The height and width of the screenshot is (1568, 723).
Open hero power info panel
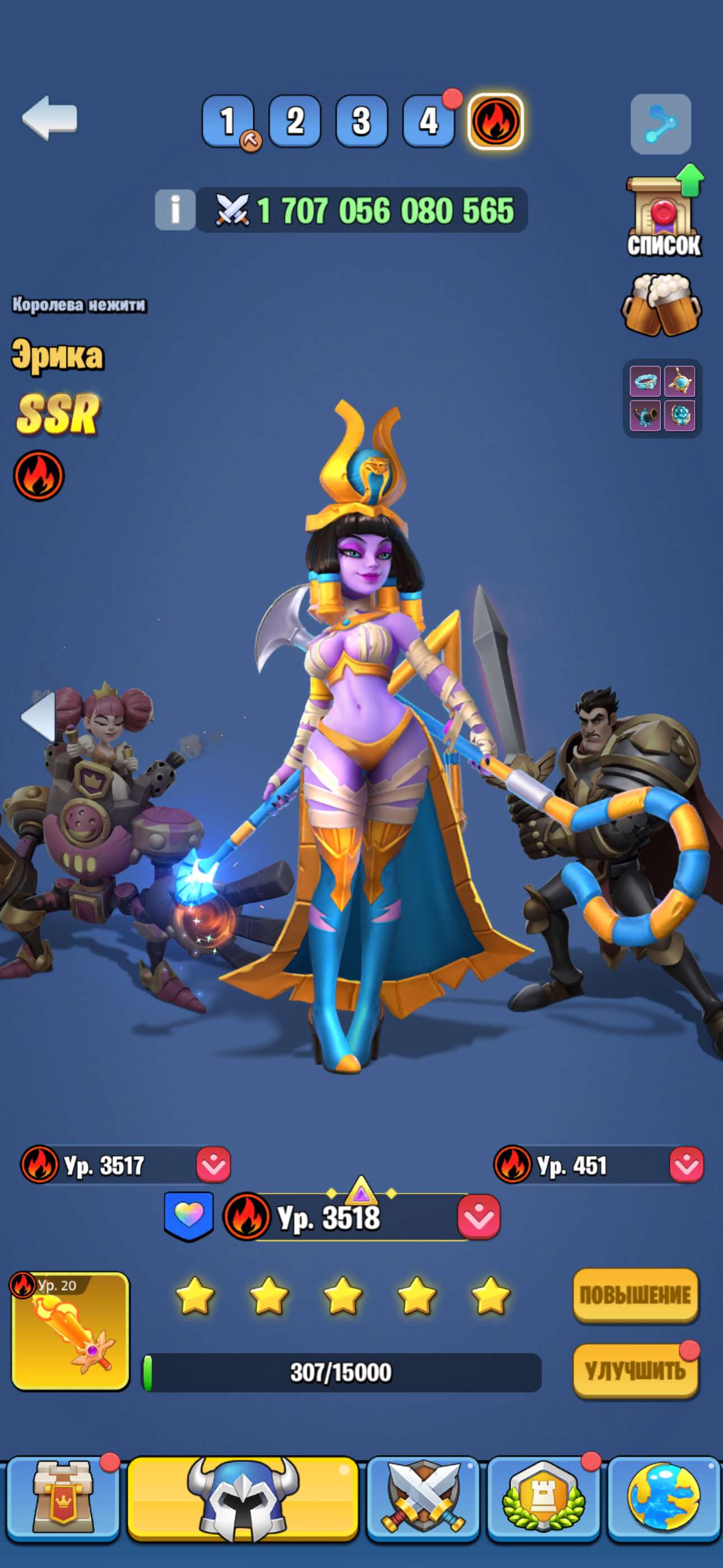[x=177, y=209]
